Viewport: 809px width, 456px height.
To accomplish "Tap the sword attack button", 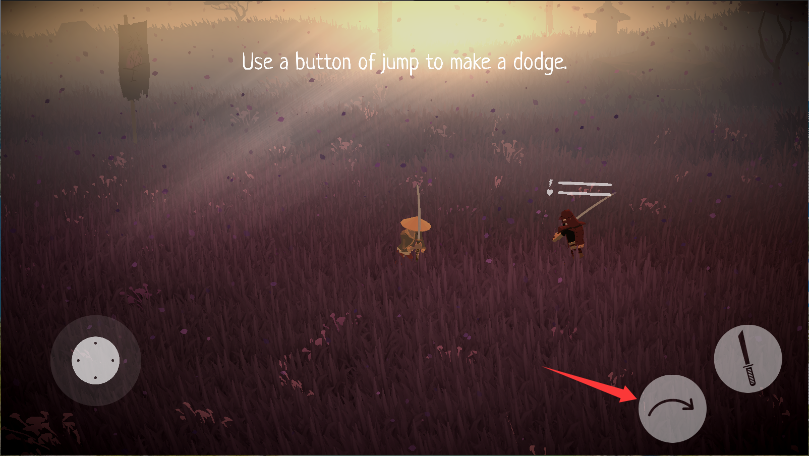I will point(747,358).
